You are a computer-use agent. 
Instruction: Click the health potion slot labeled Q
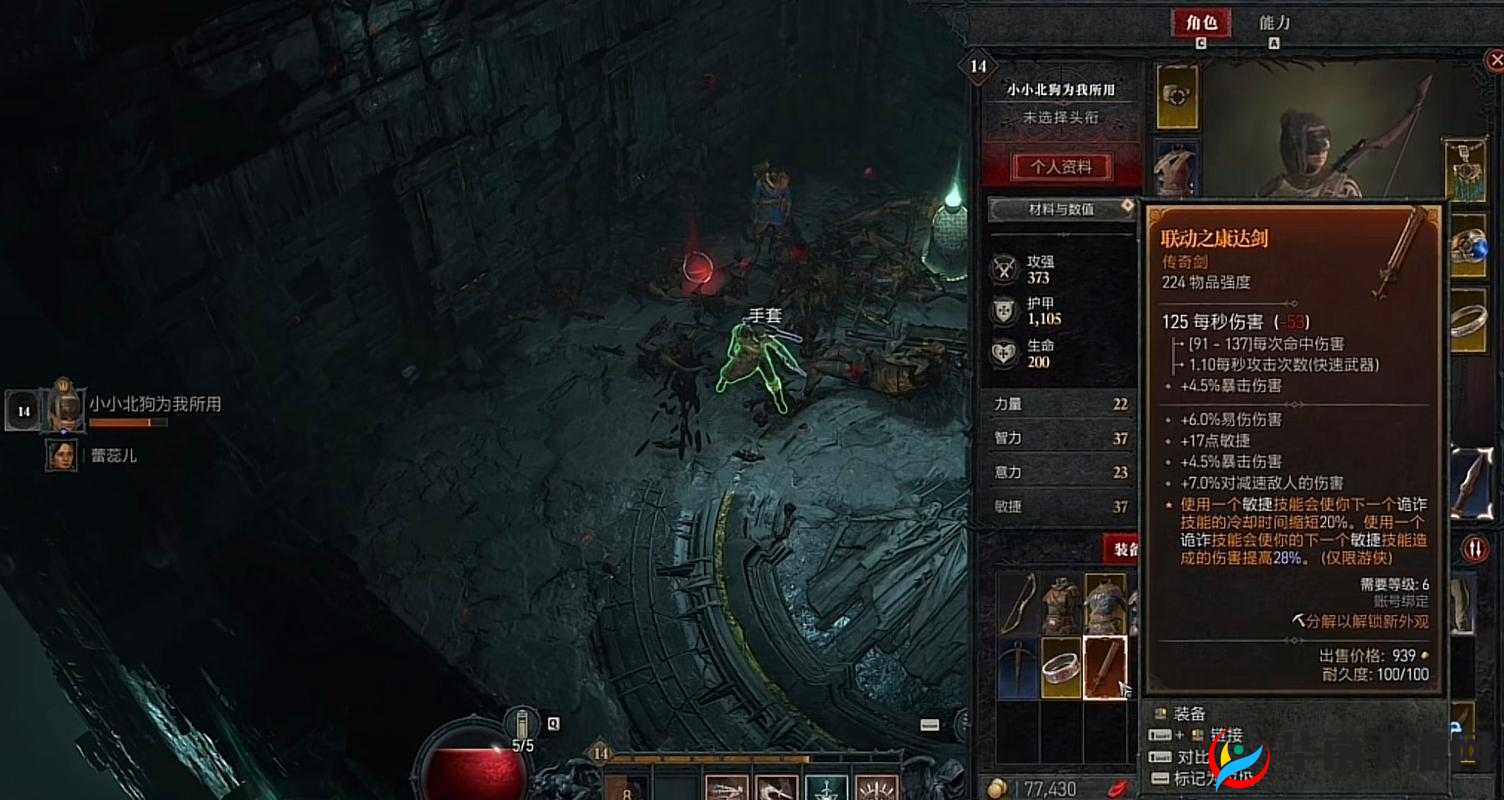pyautogui.click(x=520, y=723)
